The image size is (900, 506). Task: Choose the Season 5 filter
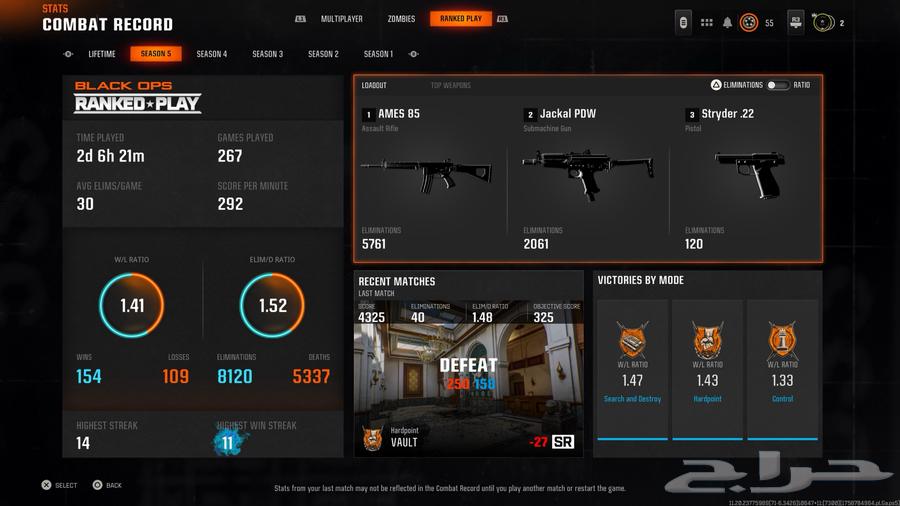pyautogui.click(x=156, y=54)
